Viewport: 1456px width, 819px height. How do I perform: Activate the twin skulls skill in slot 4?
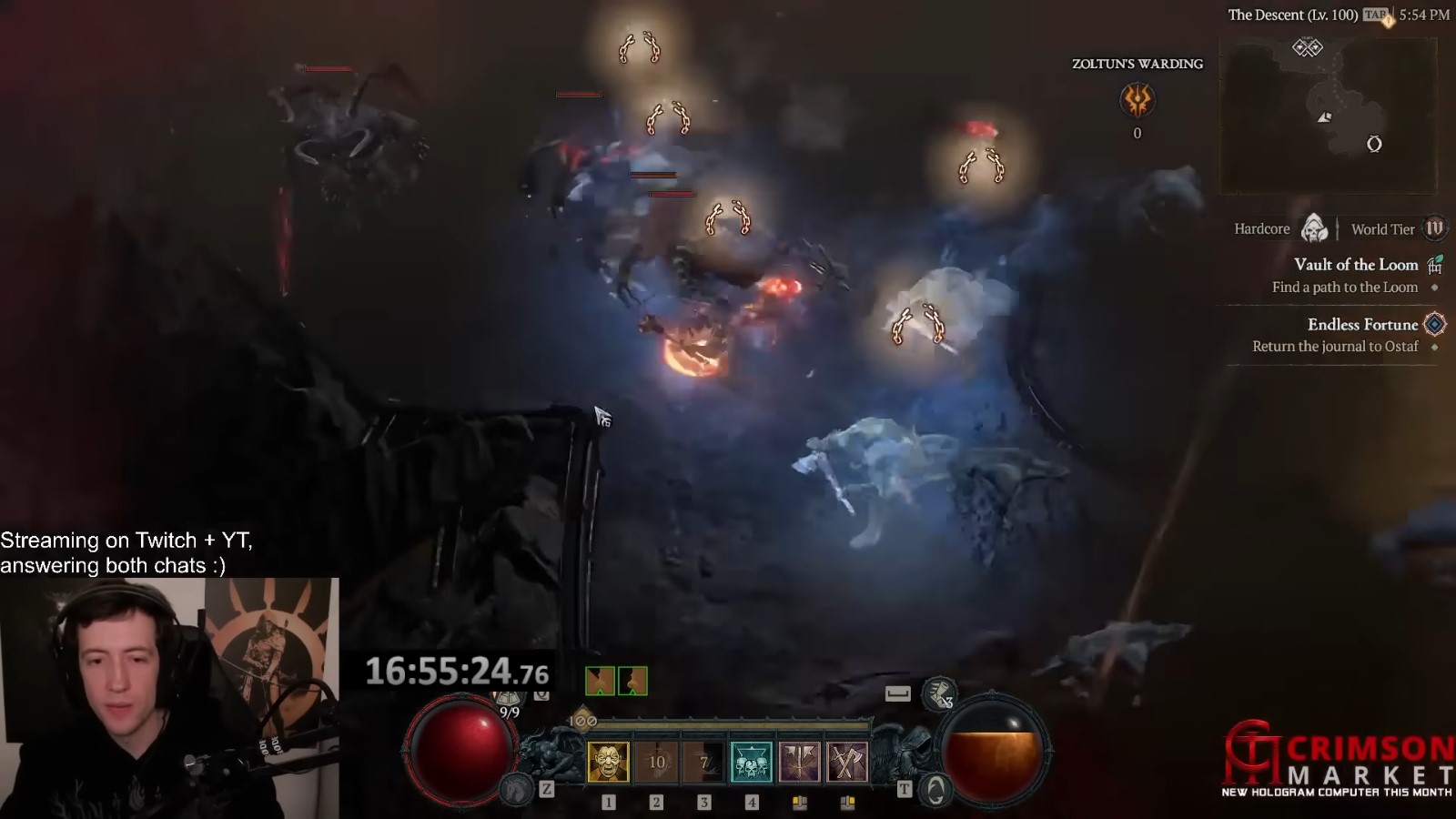(753, 761)
